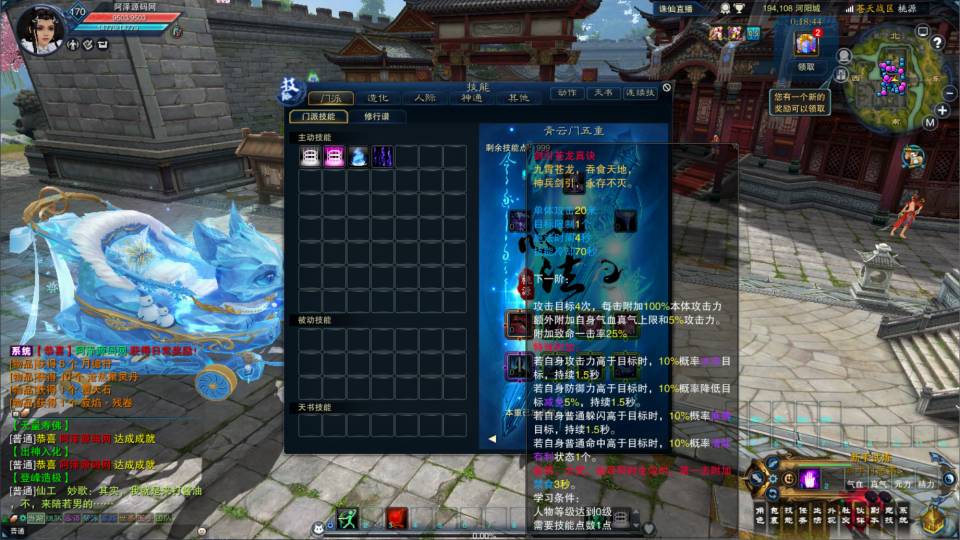Select the blue flame active skill icon
960x540 pixels.
click(x=358, y=156)
